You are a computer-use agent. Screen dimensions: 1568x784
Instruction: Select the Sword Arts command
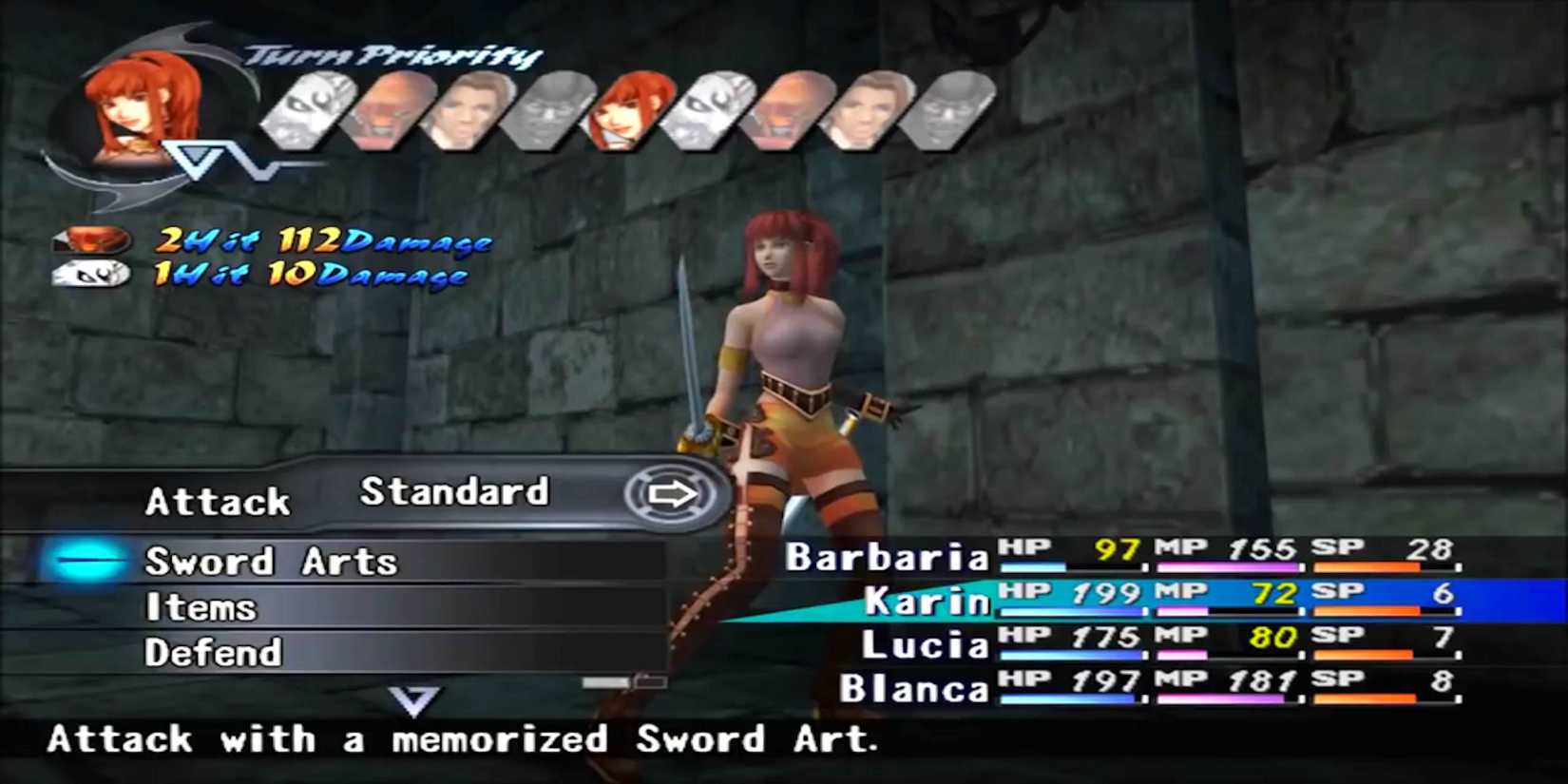tap(271, 561)
